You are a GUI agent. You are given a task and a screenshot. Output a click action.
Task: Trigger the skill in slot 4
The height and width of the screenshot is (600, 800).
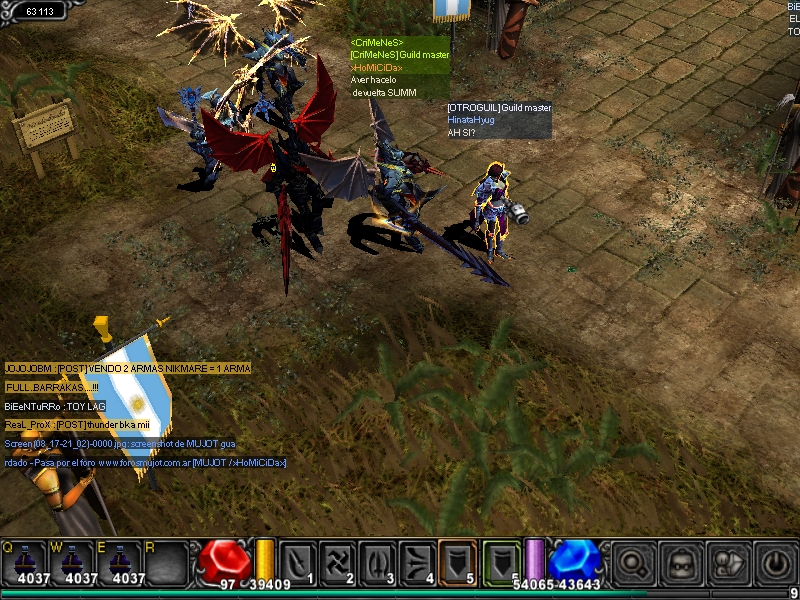click(418, 563)
